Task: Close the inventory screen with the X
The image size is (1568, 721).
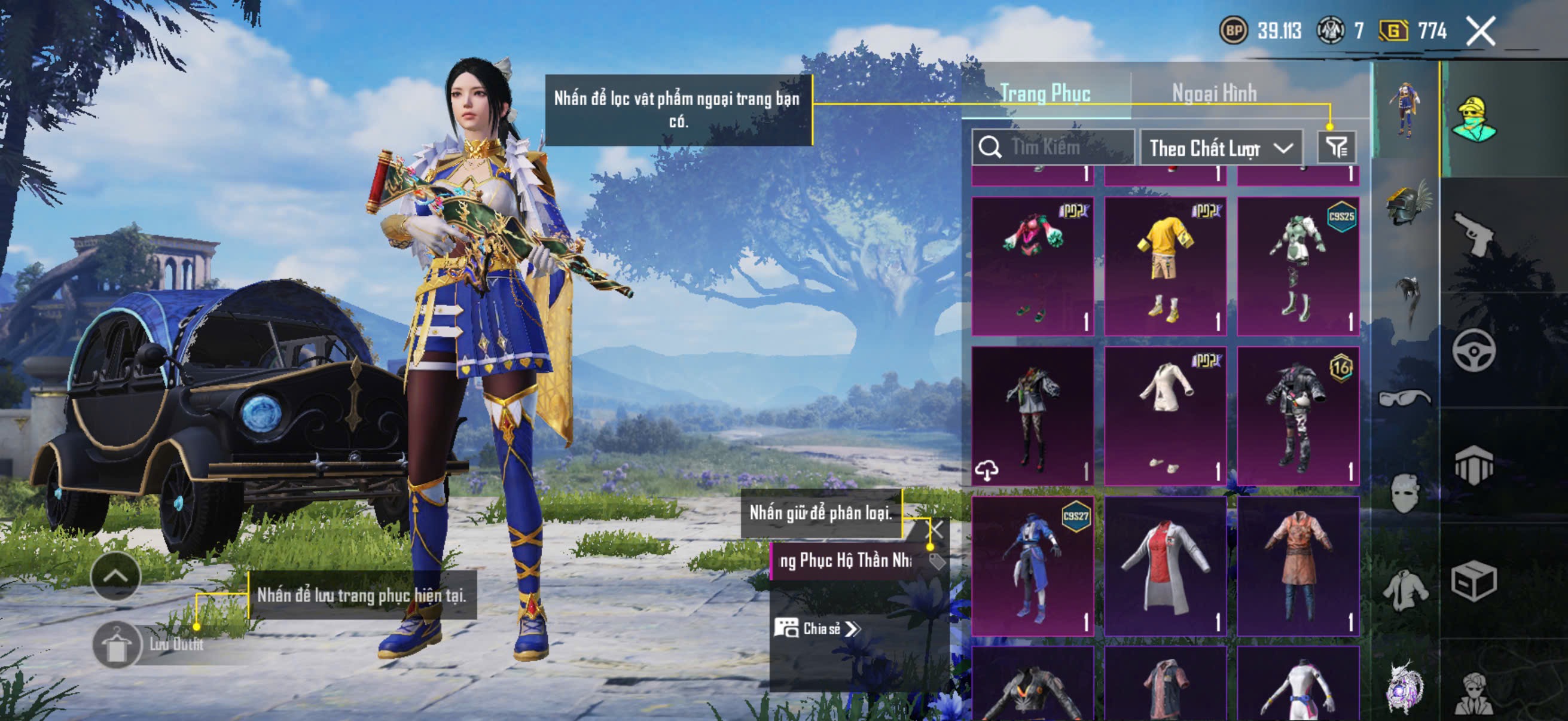Action: [x=1479, y=31]
